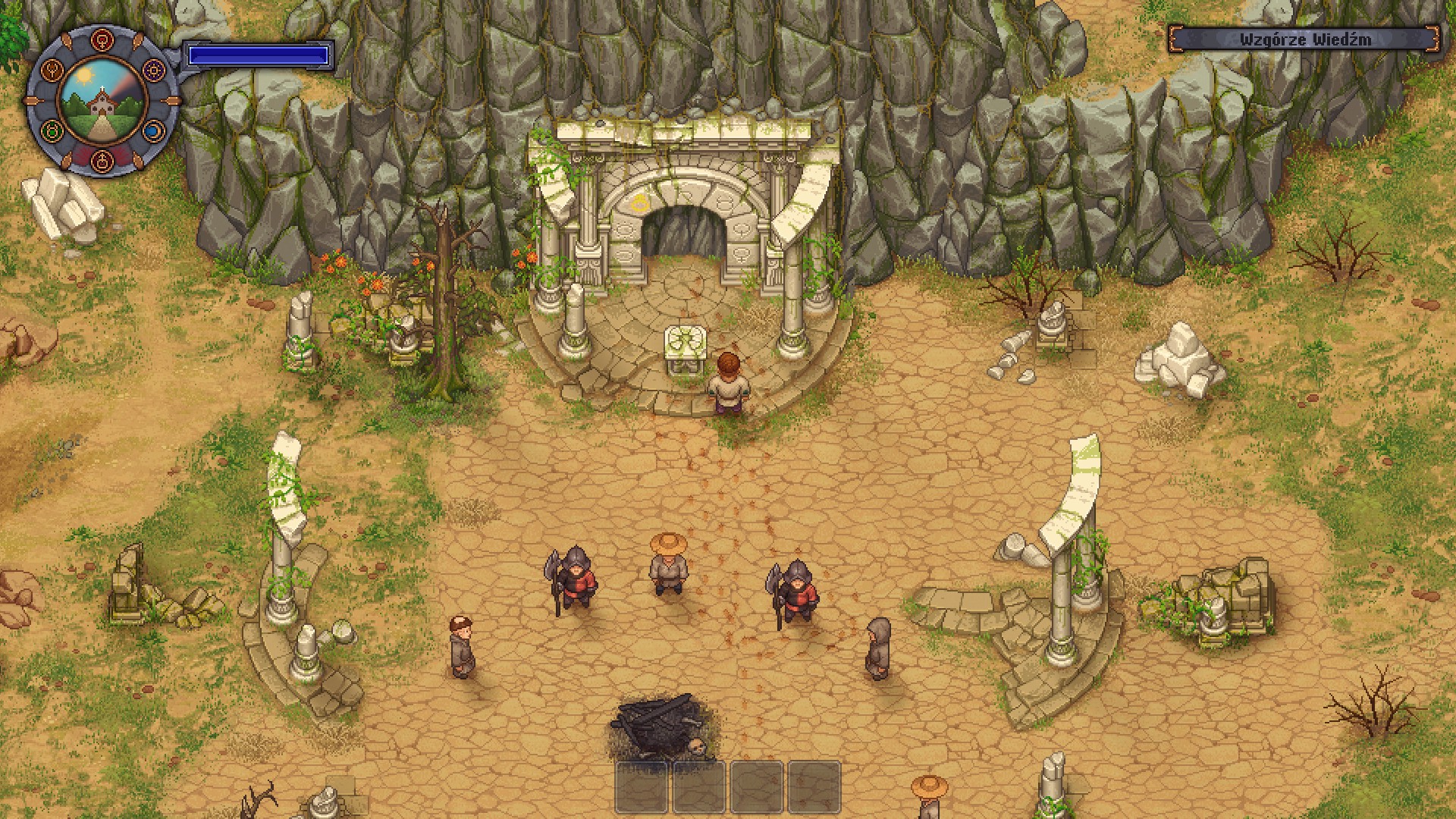
Task: Click the green weekday rune on the time compass
Action: point(52,130)
